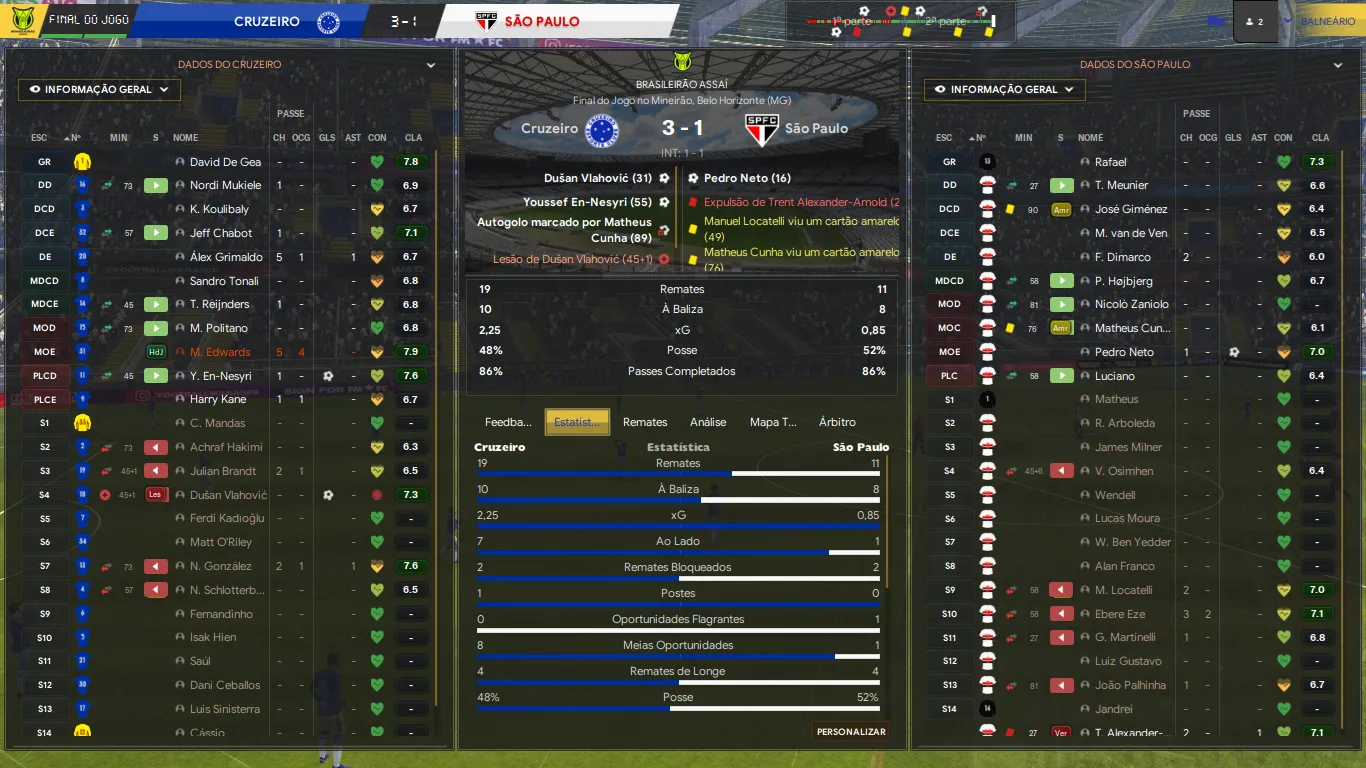
Task: Open the Análise tab
Action: click(x=708, y=422)
